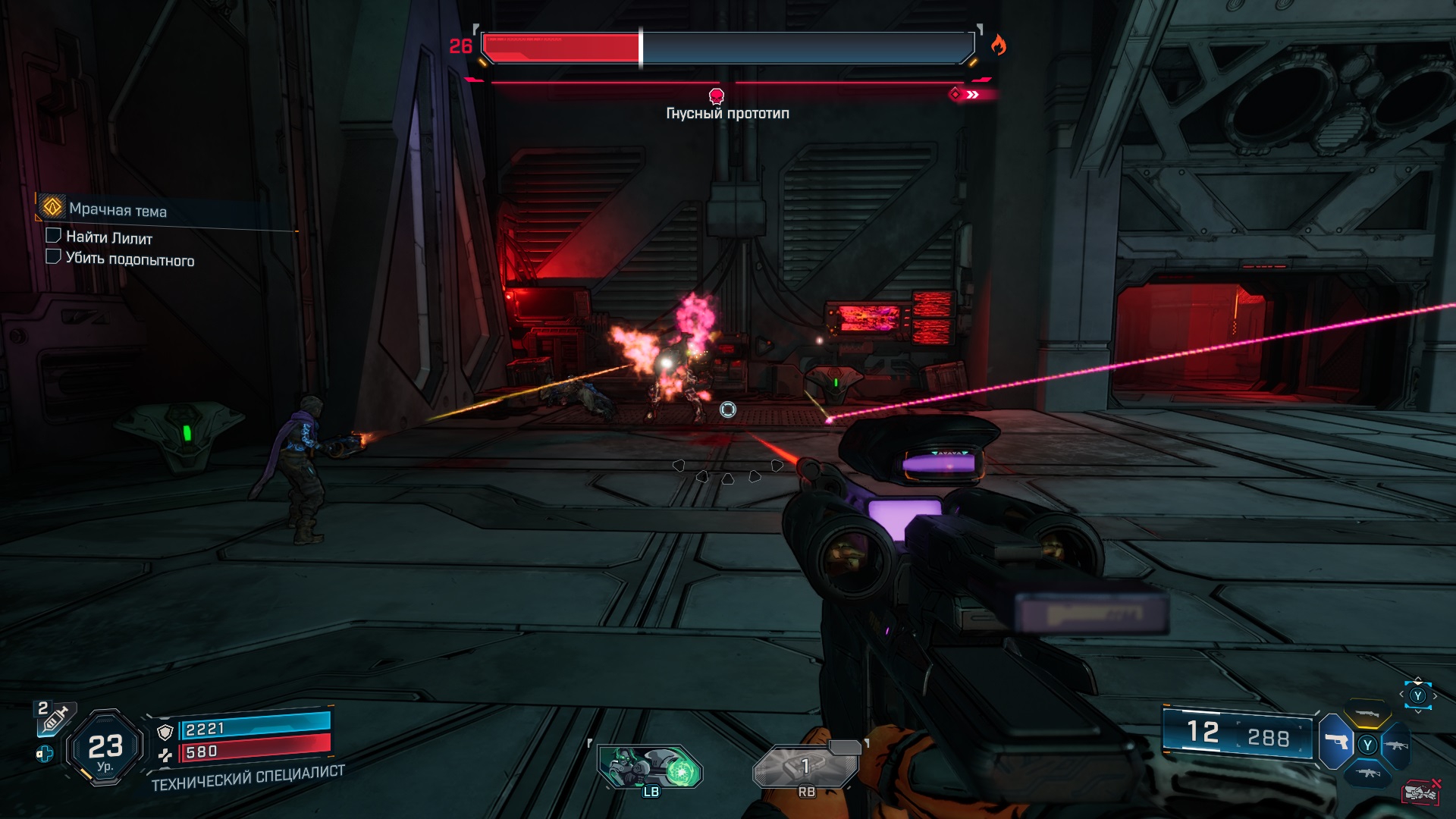Viewport: 1456px width, 819px height.
Task: Select the pistol weapon slot
Action: (1336, 741)
